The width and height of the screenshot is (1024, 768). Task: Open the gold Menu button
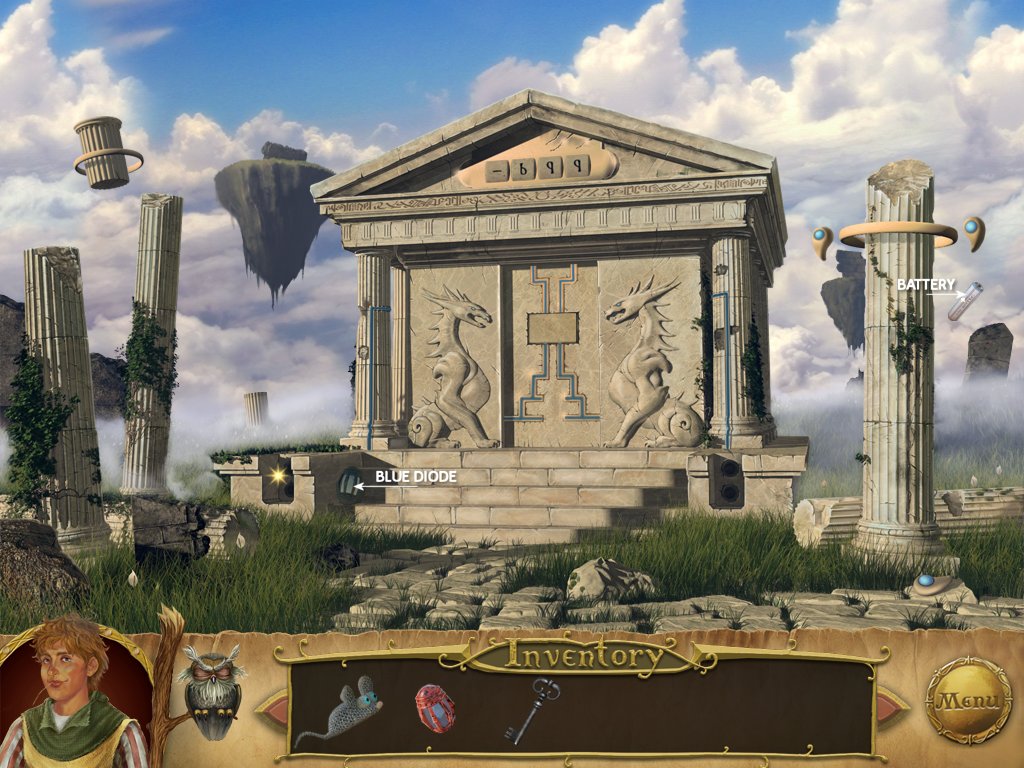968,700
